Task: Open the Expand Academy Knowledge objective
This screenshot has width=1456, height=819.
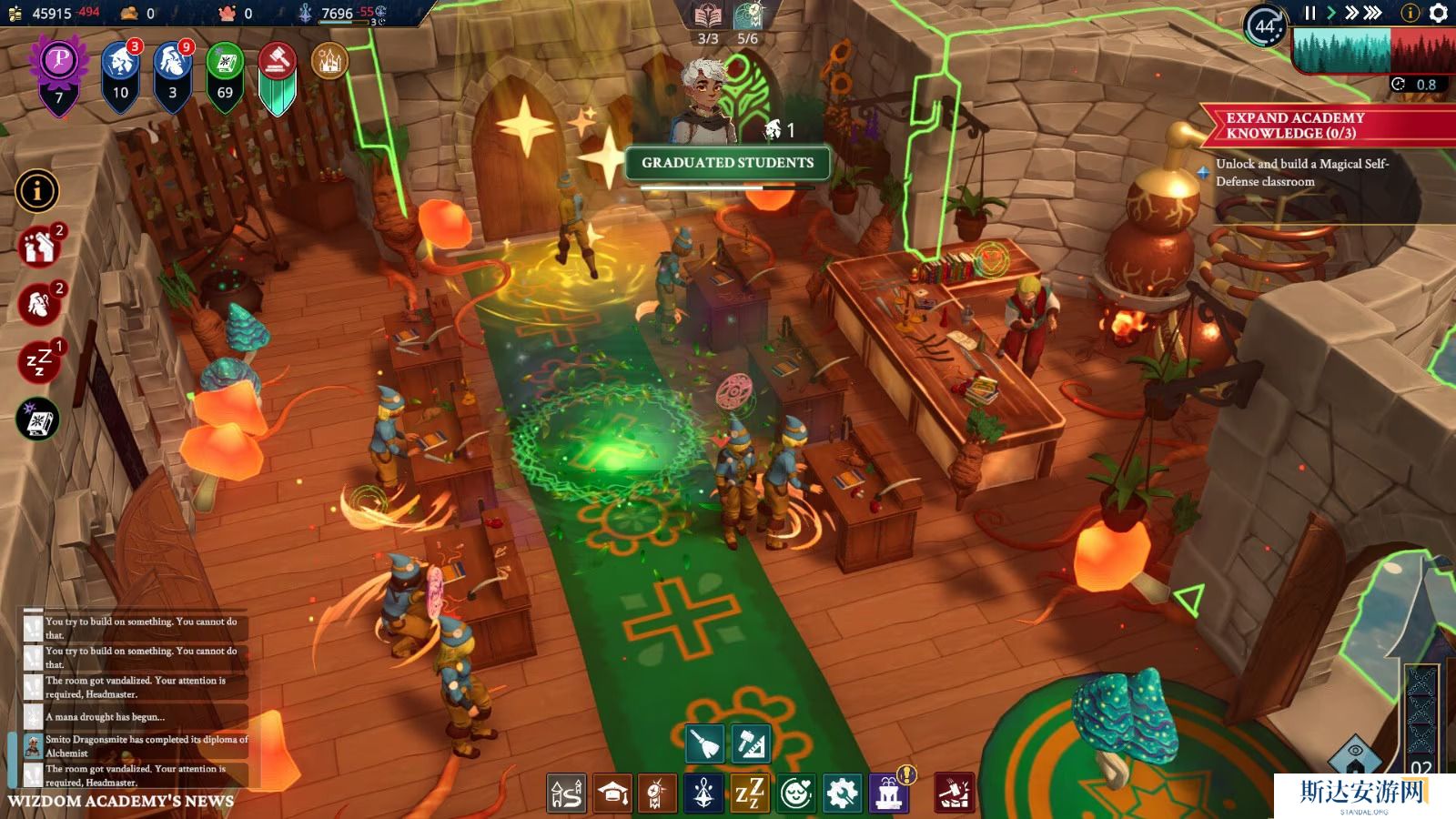Action: pos(1295,126)
